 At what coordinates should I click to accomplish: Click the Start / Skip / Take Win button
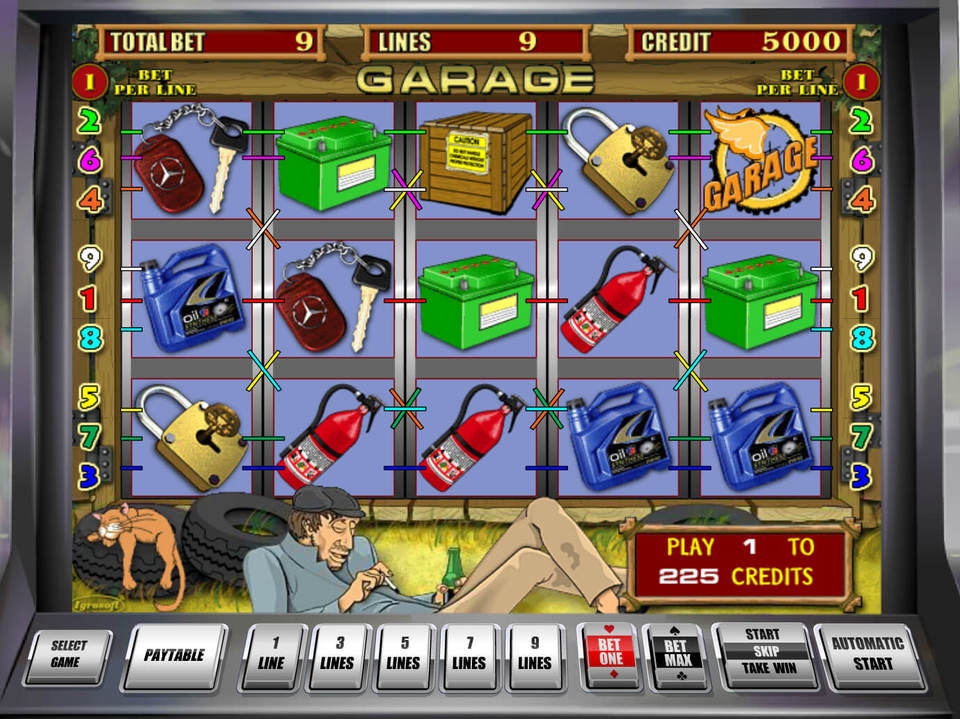[x=762, y=652]
